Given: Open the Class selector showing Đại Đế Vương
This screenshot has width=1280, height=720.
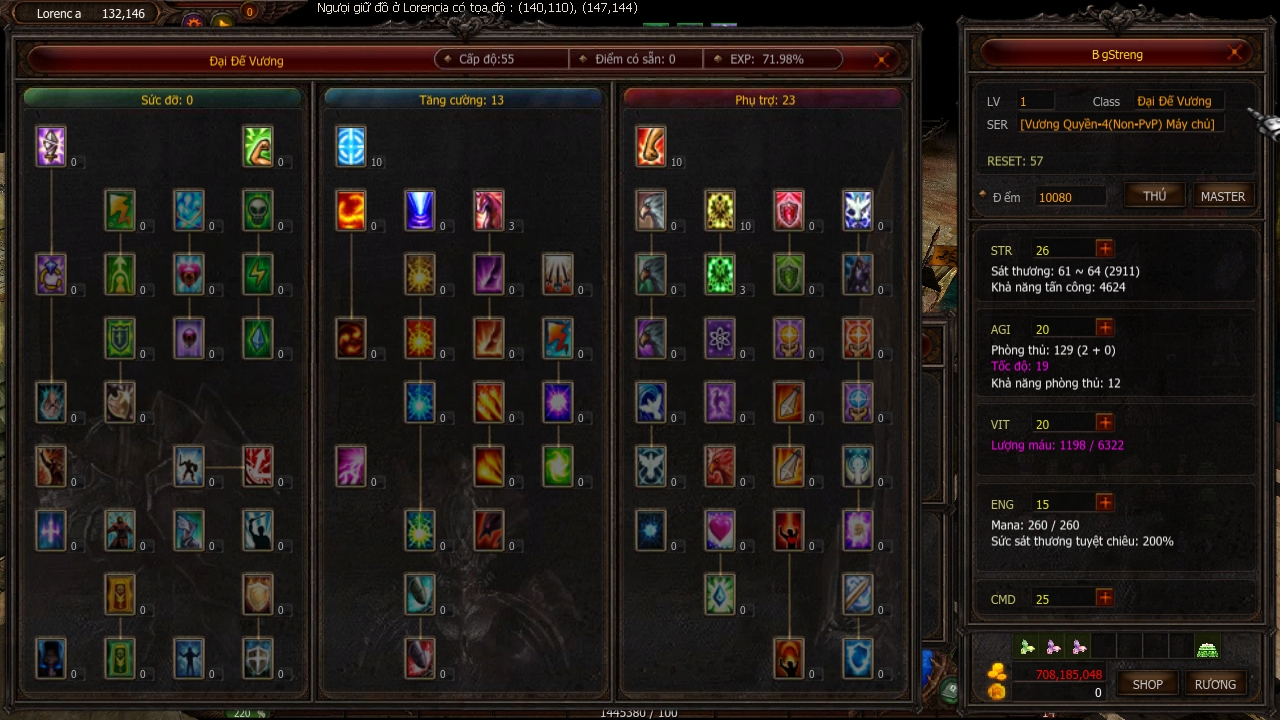Looking at the screenshot, I should click(1178, 100).
